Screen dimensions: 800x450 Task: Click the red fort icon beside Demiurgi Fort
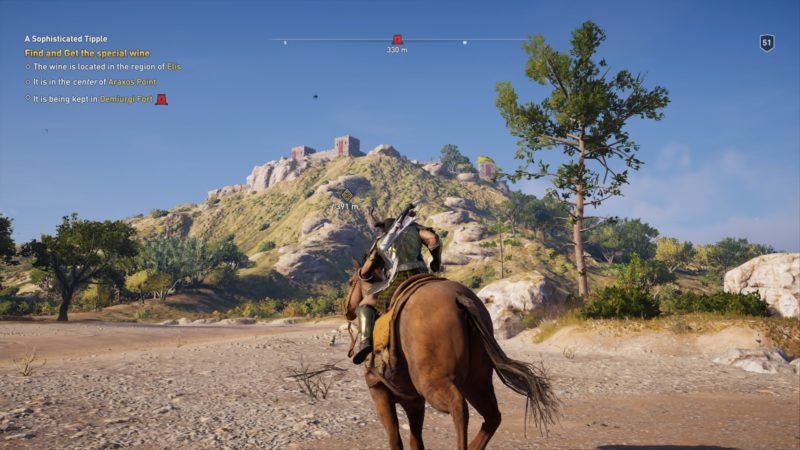(x=161, y=99)
